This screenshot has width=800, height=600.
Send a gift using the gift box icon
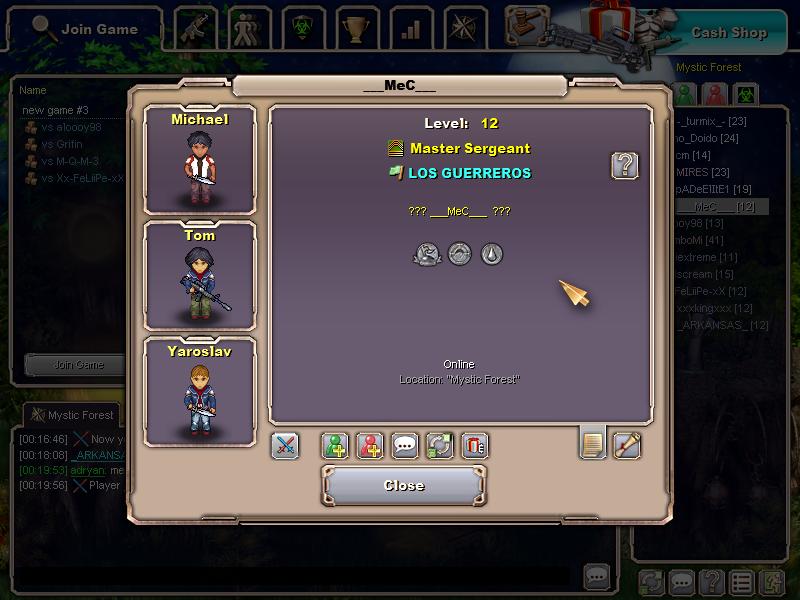point(475,446)
